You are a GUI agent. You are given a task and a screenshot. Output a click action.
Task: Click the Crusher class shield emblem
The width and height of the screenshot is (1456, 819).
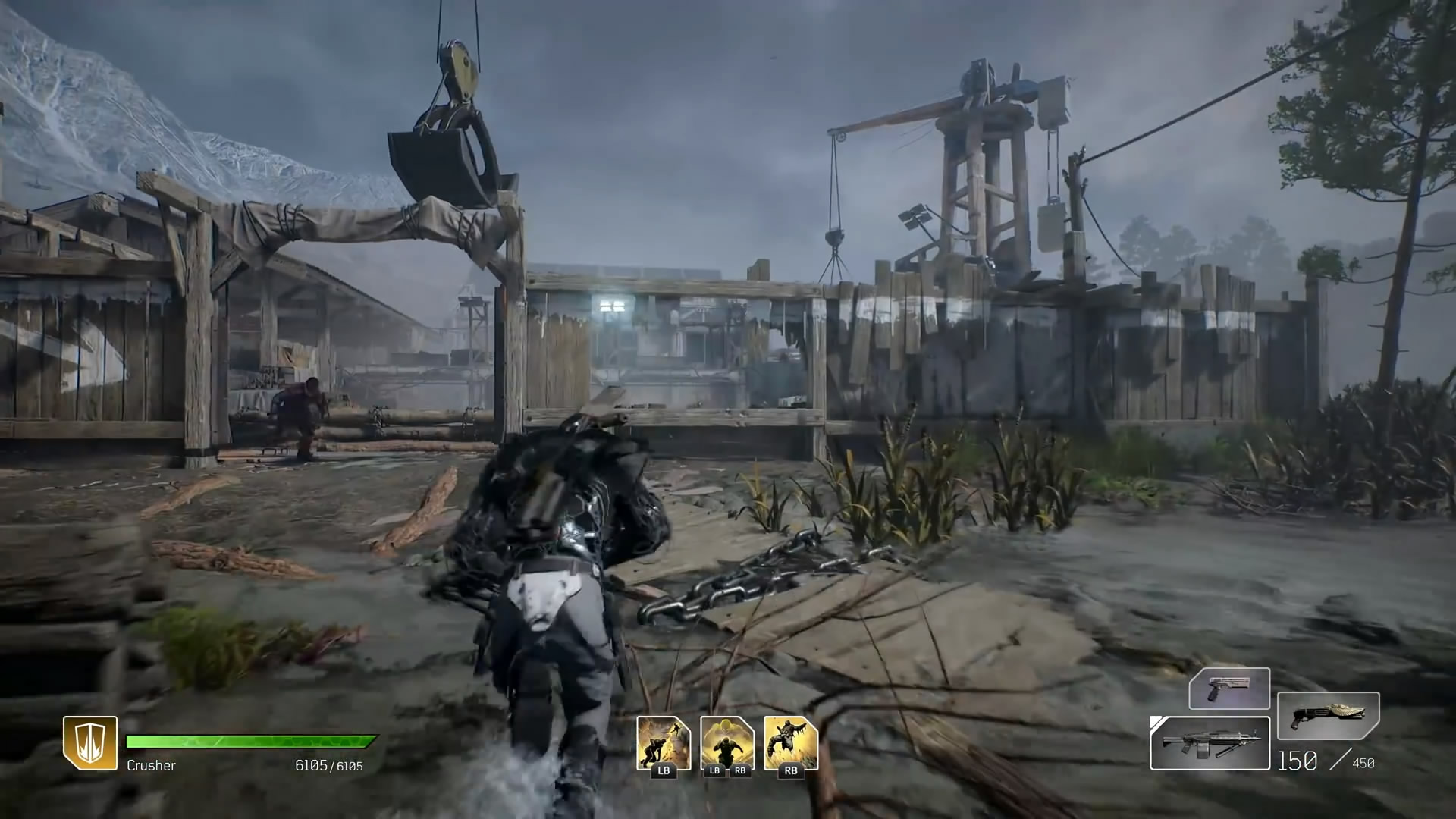point(90,743)
